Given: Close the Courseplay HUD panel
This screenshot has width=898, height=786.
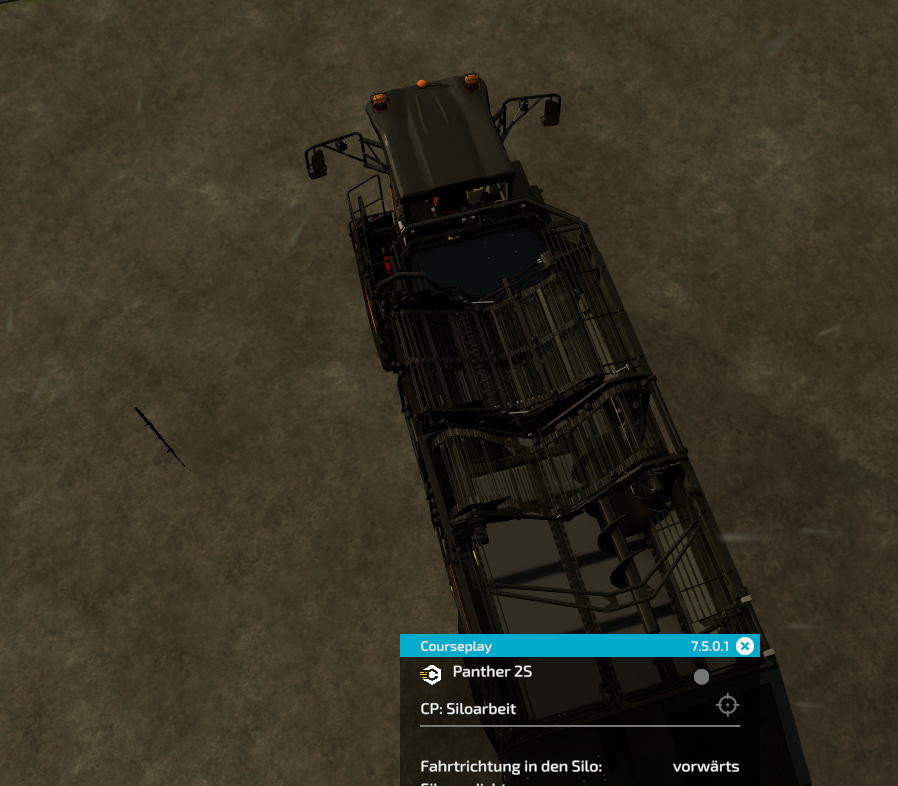Looking at the screenshot, I should (745, 646).
